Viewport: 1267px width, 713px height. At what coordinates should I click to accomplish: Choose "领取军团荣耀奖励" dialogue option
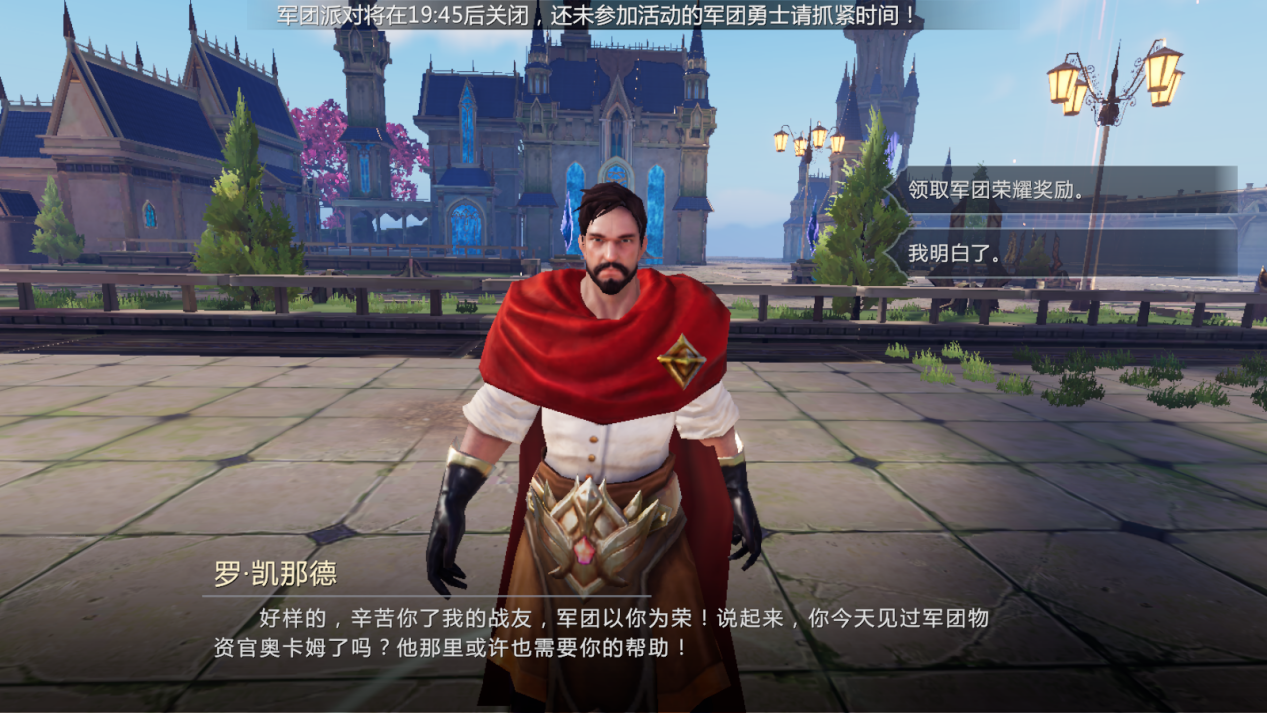coord(1060,189)
